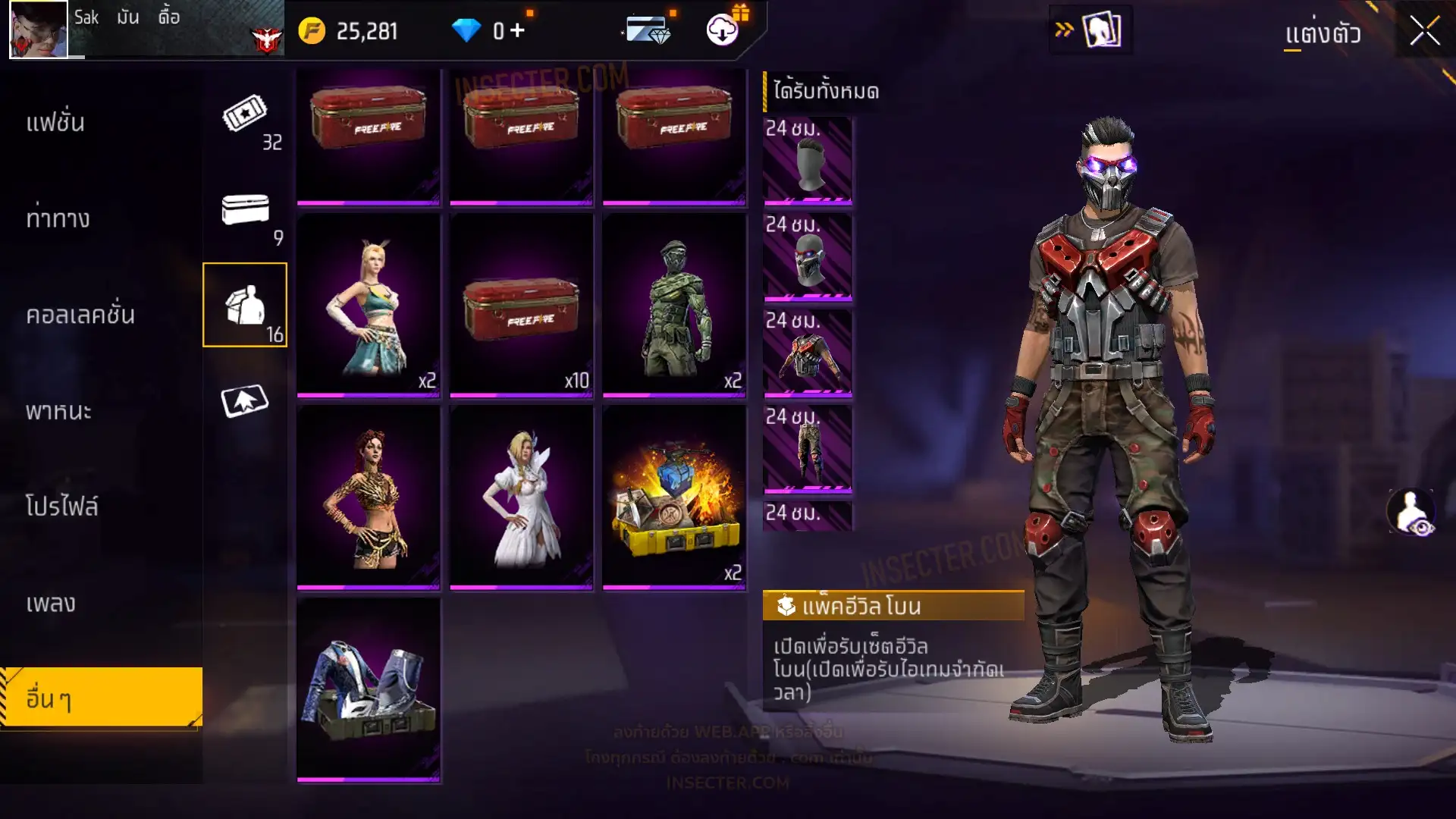Screen dimensions: 1456x819
Task: Open the พาหนะ vehicles category
Action: 58,411
